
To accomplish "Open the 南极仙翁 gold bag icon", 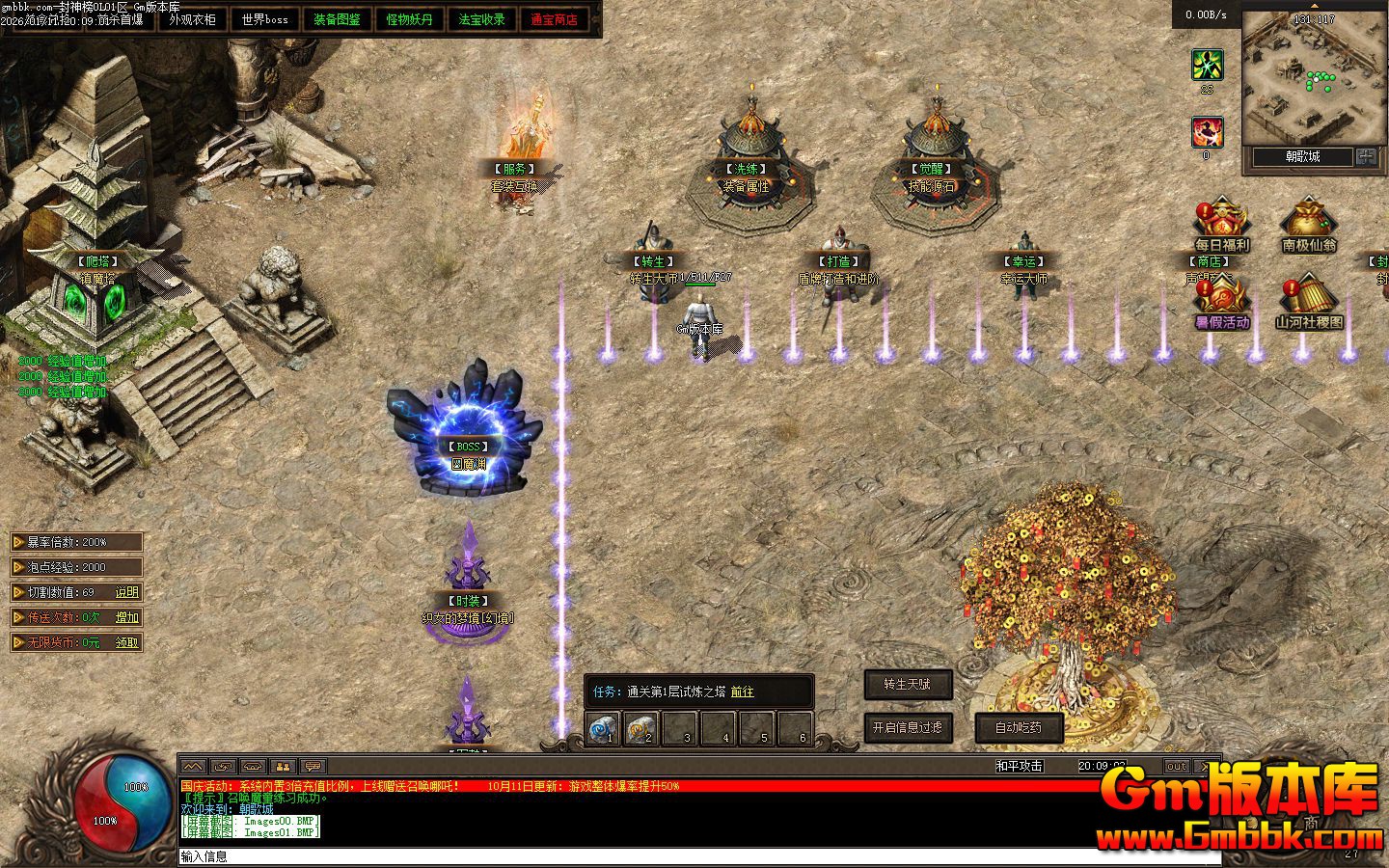I will click(1309, 224).
